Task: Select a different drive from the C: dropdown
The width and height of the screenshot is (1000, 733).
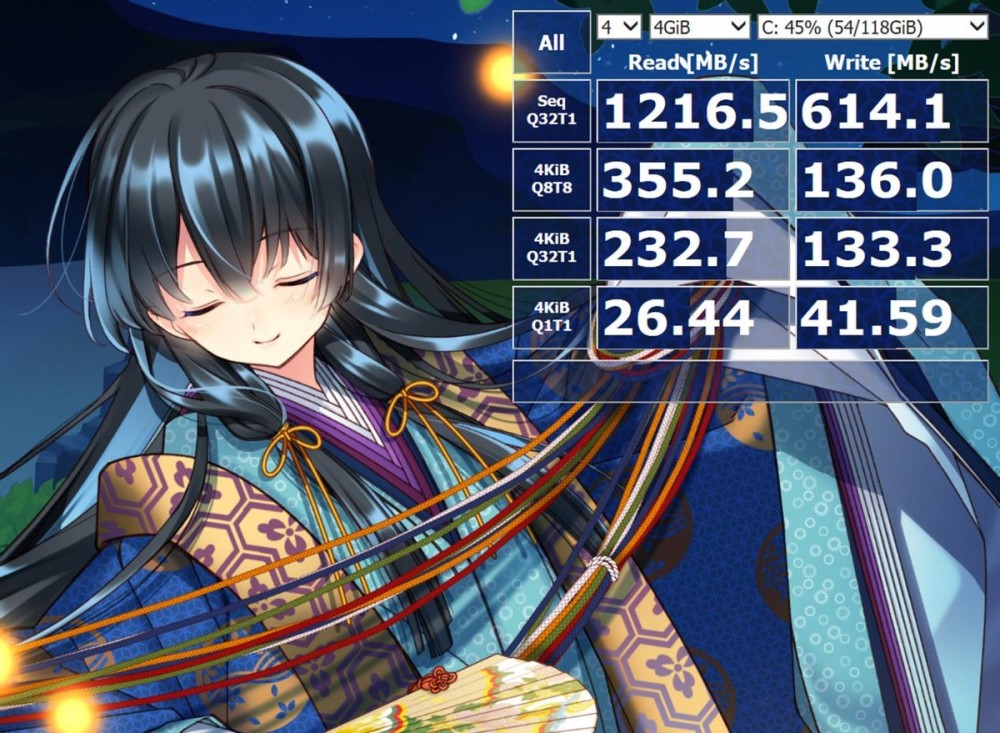Action: (x=872, y=26)
